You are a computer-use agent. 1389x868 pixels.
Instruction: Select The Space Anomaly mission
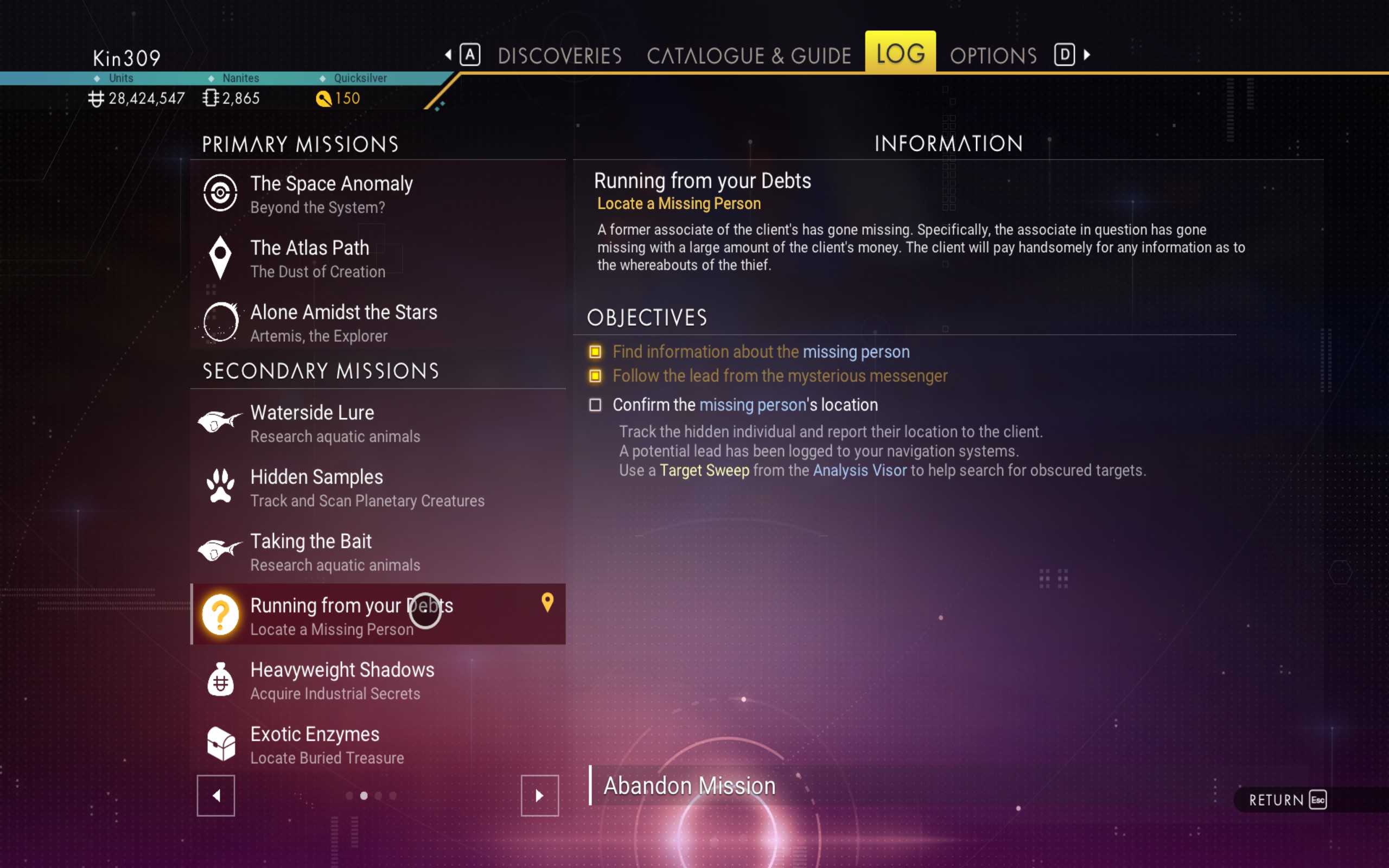[x=378, y=194]
